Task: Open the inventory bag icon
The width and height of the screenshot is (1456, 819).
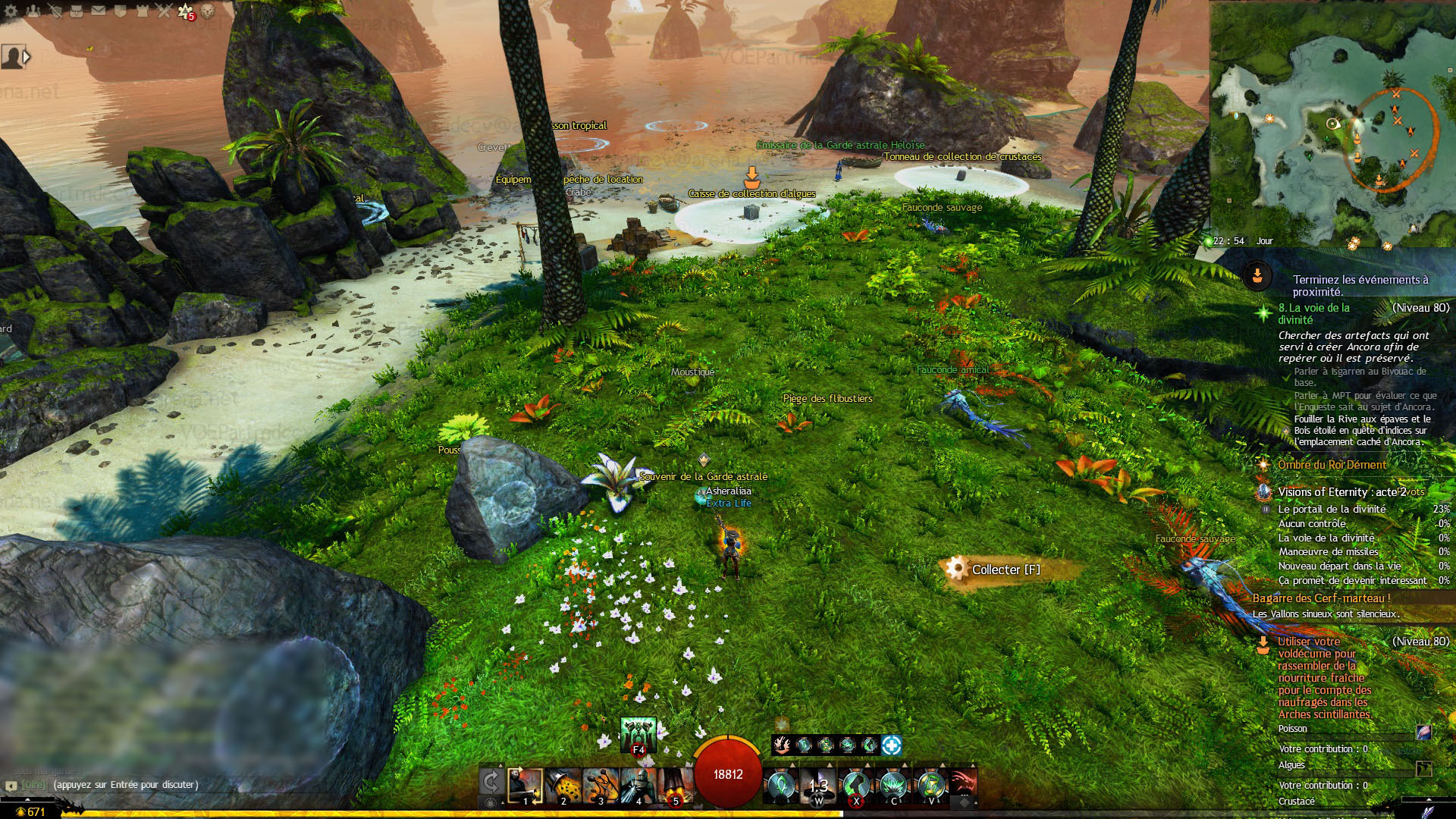Action: (x=76, y=11)
